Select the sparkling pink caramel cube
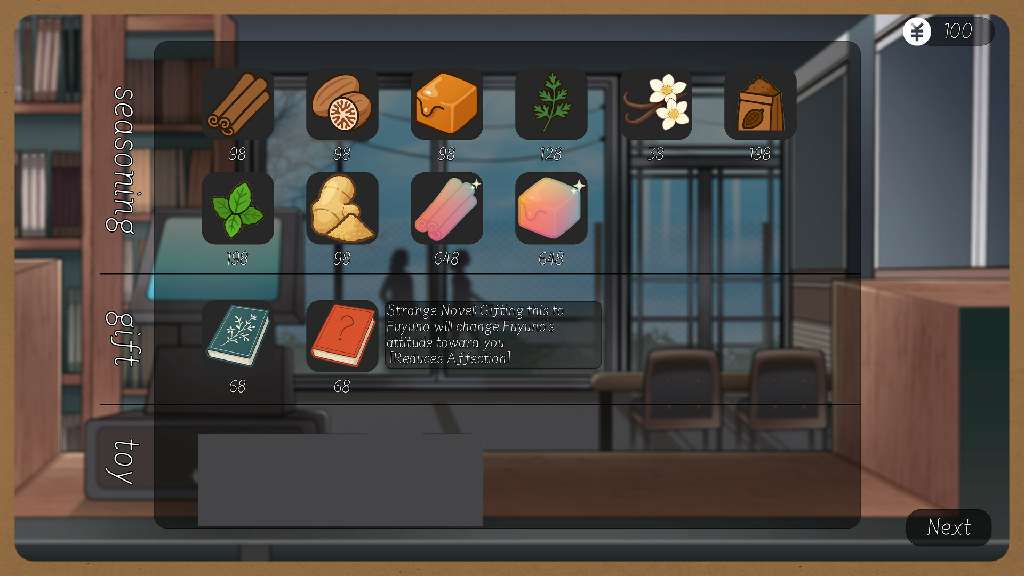Screen dimensions: 1024x576 click(x=551, y=208)
